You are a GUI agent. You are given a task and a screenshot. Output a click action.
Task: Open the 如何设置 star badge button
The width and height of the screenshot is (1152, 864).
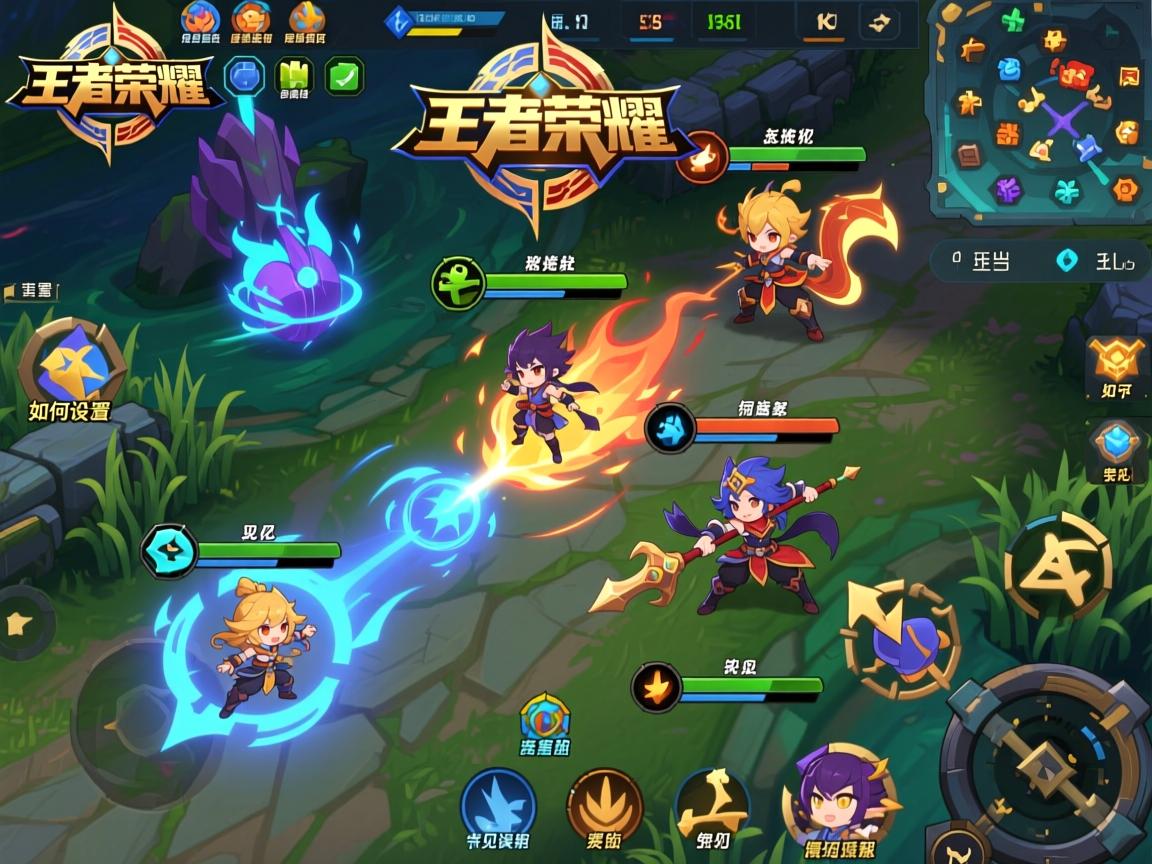(x=71, y=367)
